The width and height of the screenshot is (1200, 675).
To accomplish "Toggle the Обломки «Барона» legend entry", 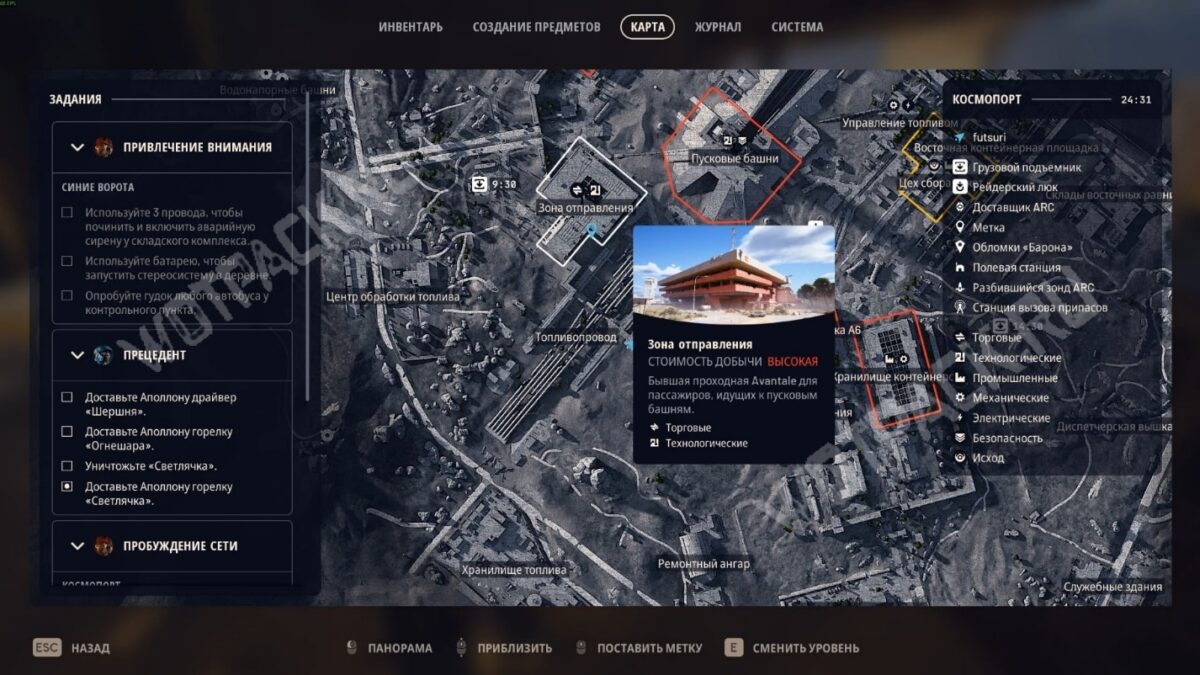I will pos(1020,248).
